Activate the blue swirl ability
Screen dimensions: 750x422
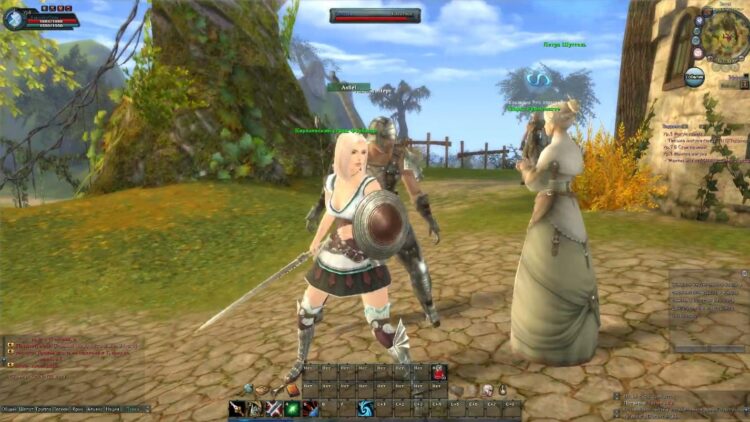pyautogui.click(x=365, y=408)
